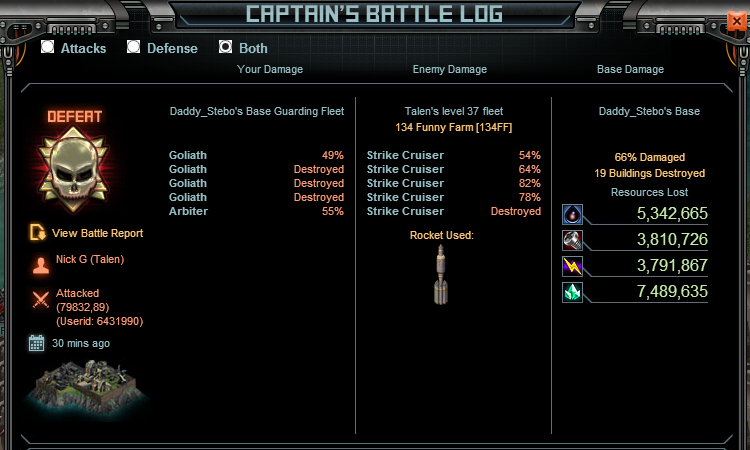Image resolution: width=750 pixels, height=450 pixels.
Task: Click the rocket used icon
Action: tap(441, 274)
